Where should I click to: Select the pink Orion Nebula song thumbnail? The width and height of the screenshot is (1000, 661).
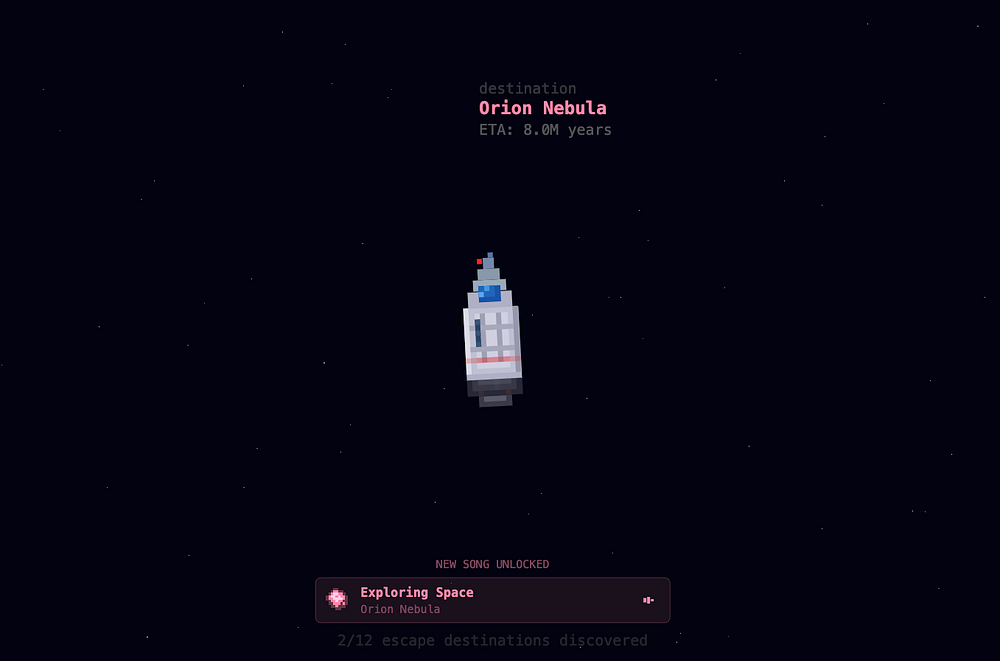[338, 599]
